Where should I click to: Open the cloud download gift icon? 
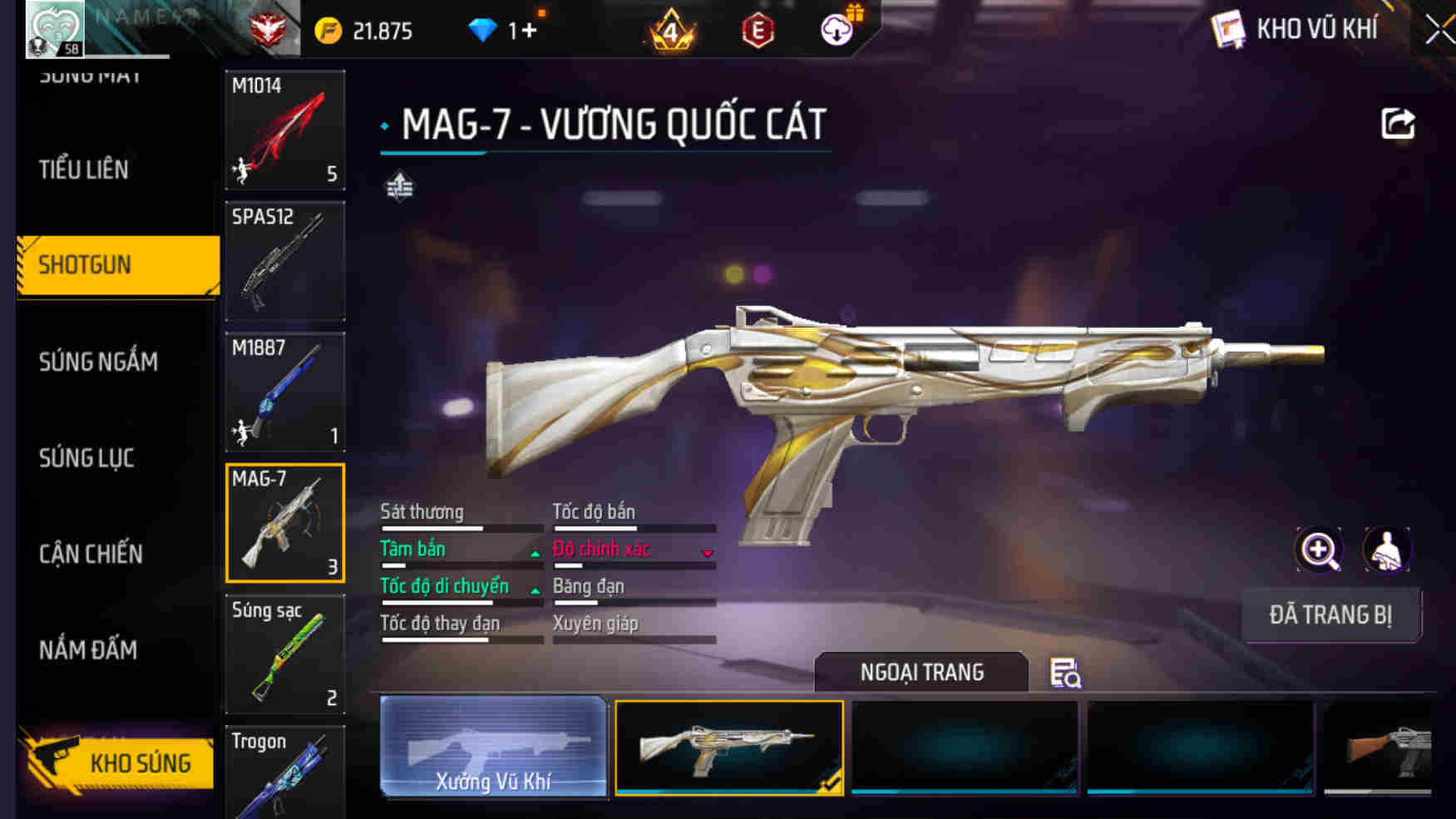(x=838, y=28)
